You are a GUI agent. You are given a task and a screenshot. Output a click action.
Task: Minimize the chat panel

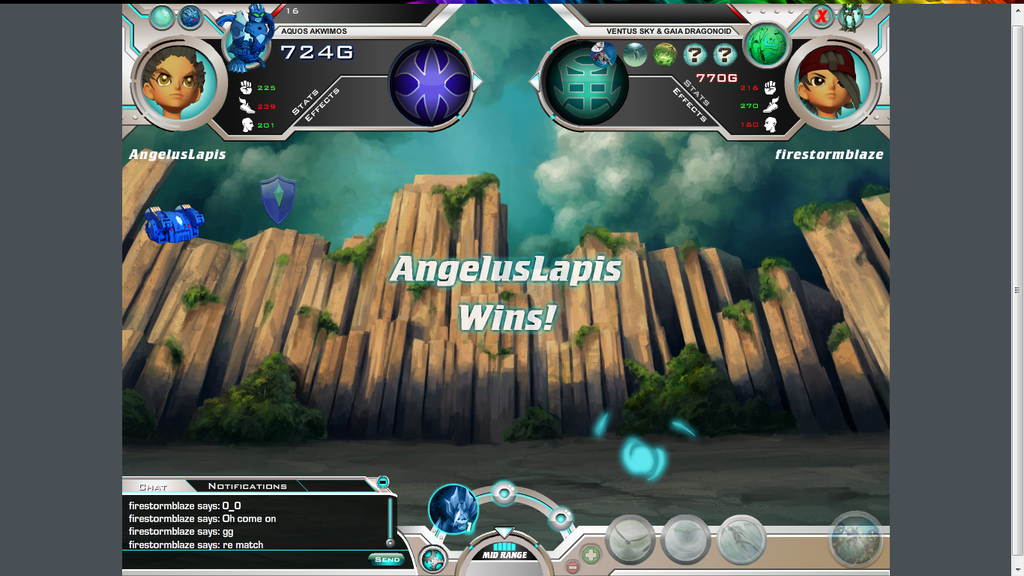(382, 483)
